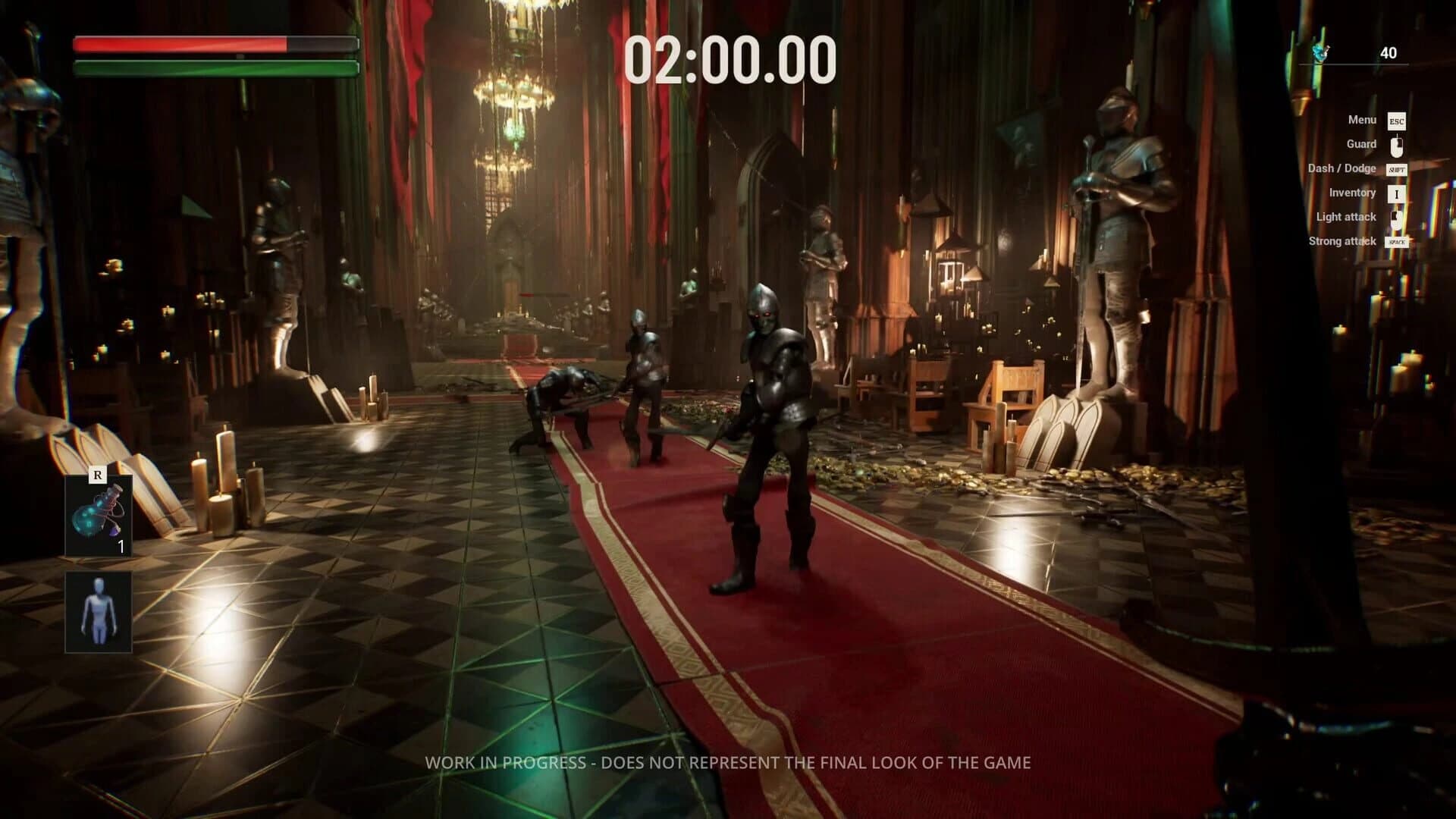Click the SPACE key icon for Strong attack
This screenshot has width=1456, height=819.
pos(1398,241)
